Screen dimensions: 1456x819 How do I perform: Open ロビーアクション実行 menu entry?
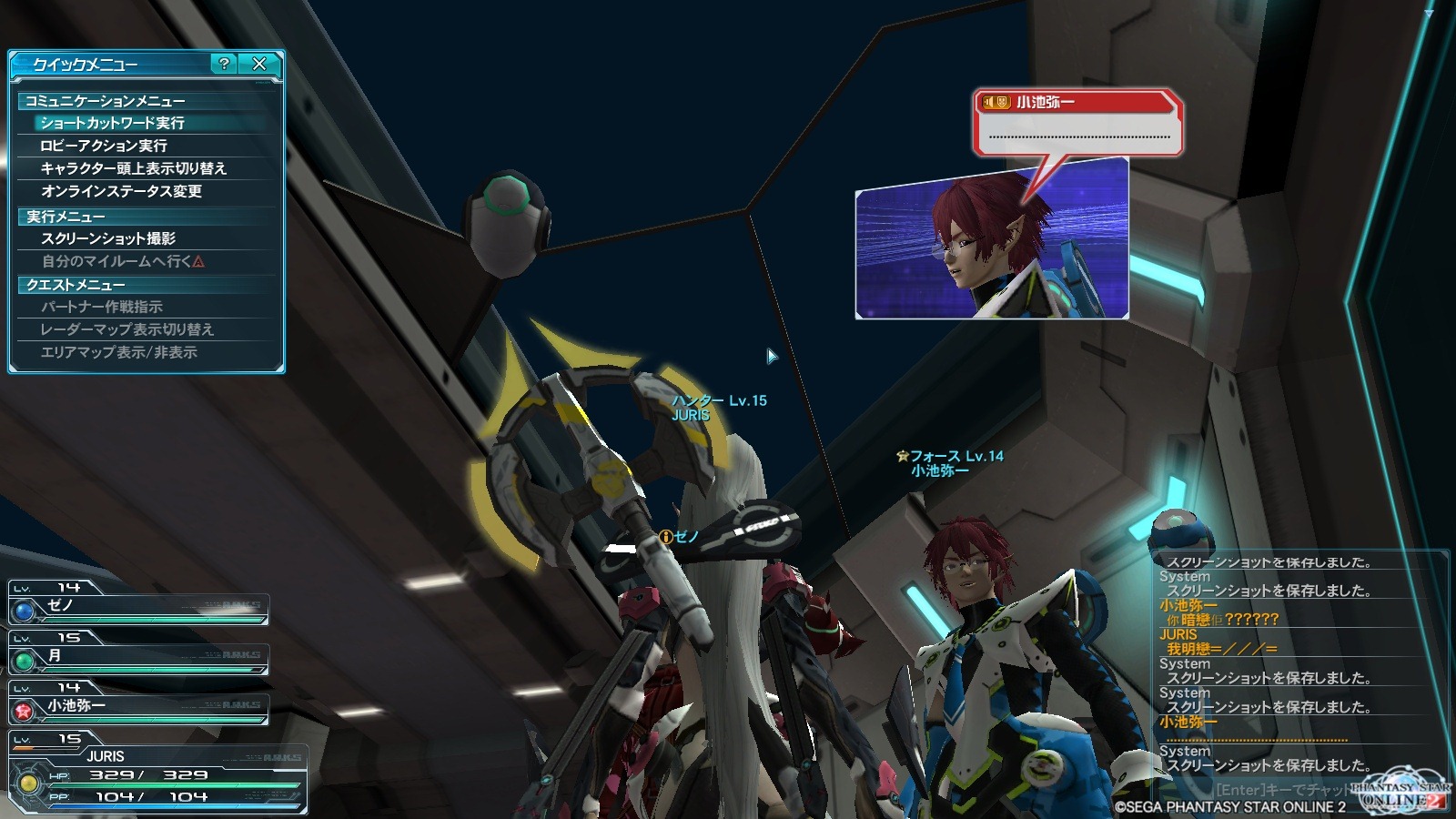104,146
